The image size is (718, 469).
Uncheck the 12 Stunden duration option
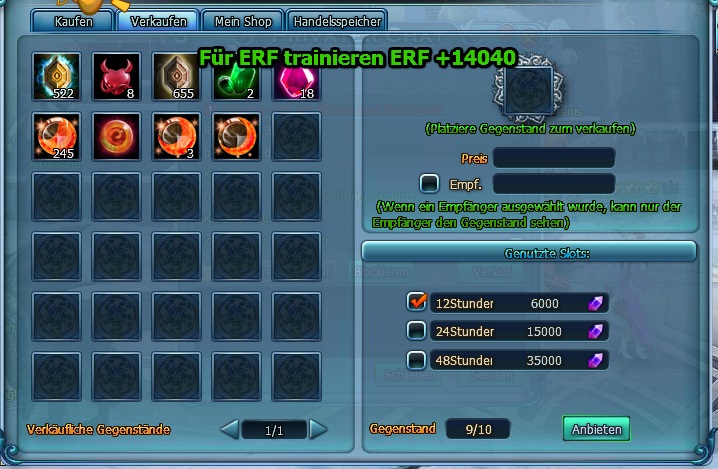click(417, 302)
